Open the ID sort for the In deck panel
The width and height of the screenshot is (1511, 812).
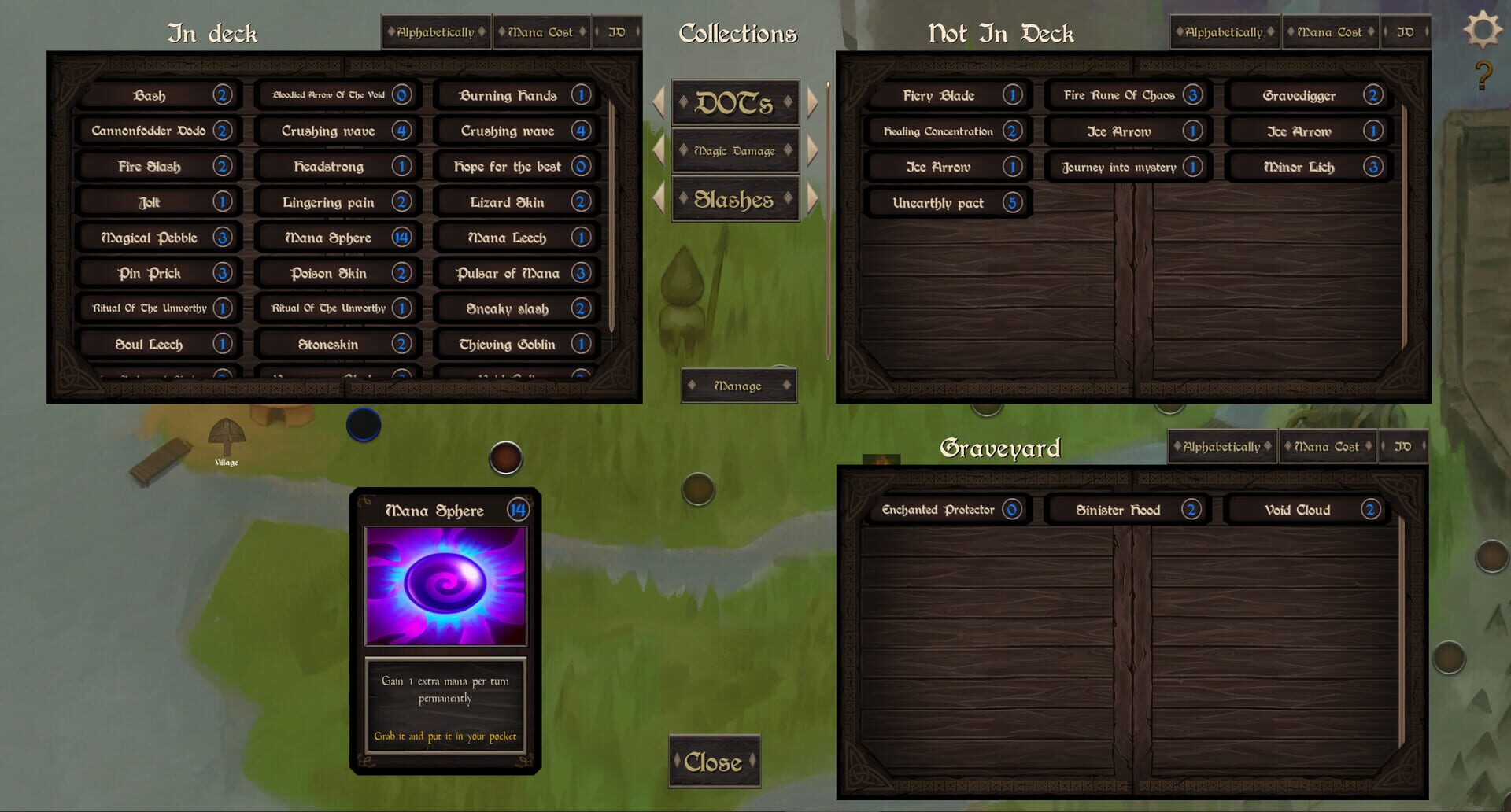click(617, 31)
